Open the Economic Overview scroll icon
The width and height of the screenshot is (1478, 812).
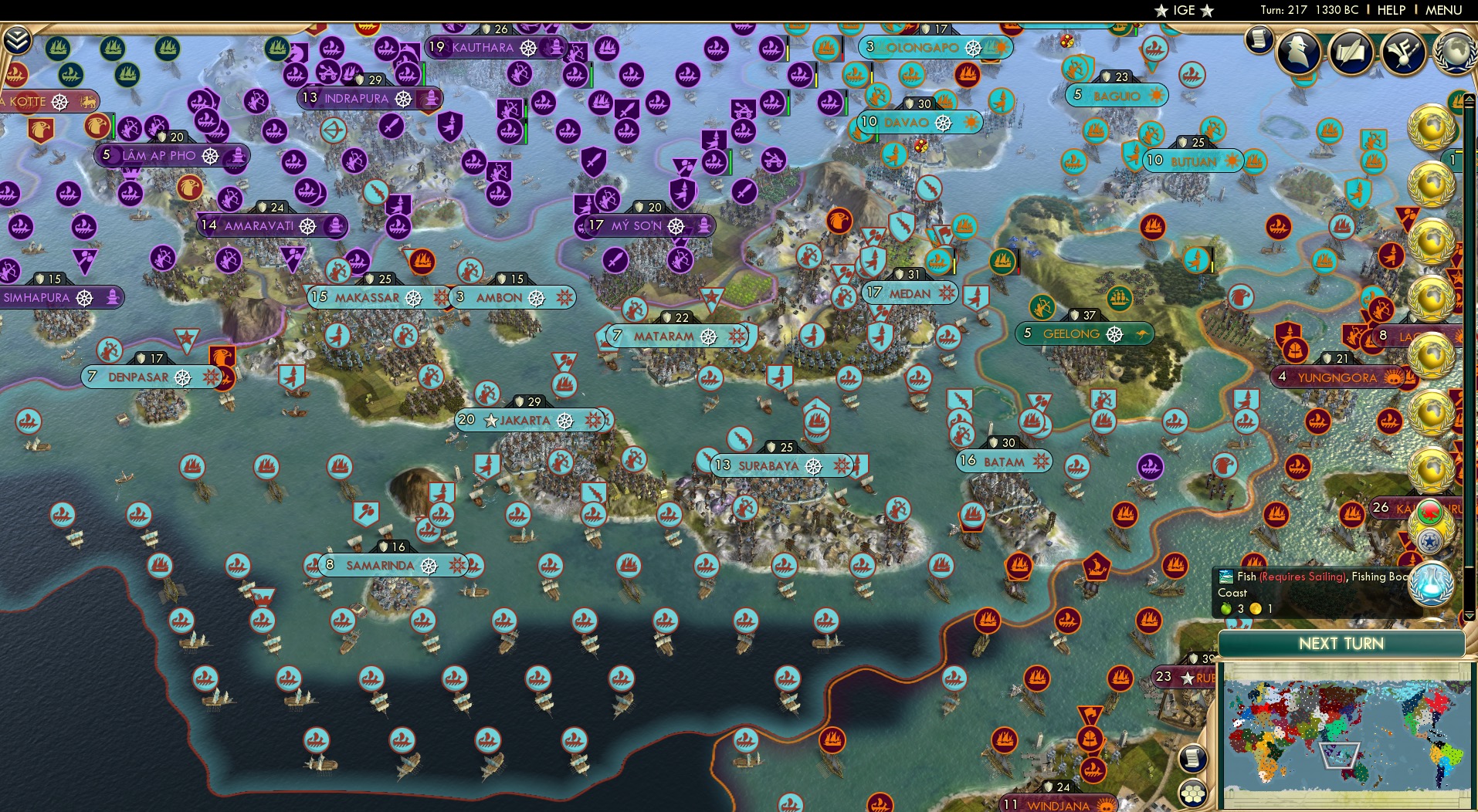(1259, 38)
